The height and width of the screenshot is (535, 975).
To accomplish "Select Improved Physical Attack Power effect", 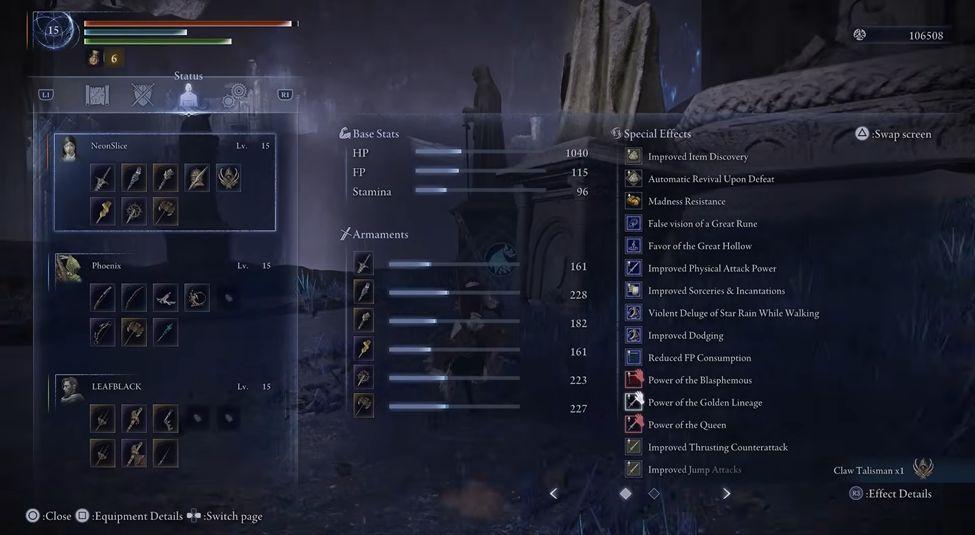I will coord(711,268).
